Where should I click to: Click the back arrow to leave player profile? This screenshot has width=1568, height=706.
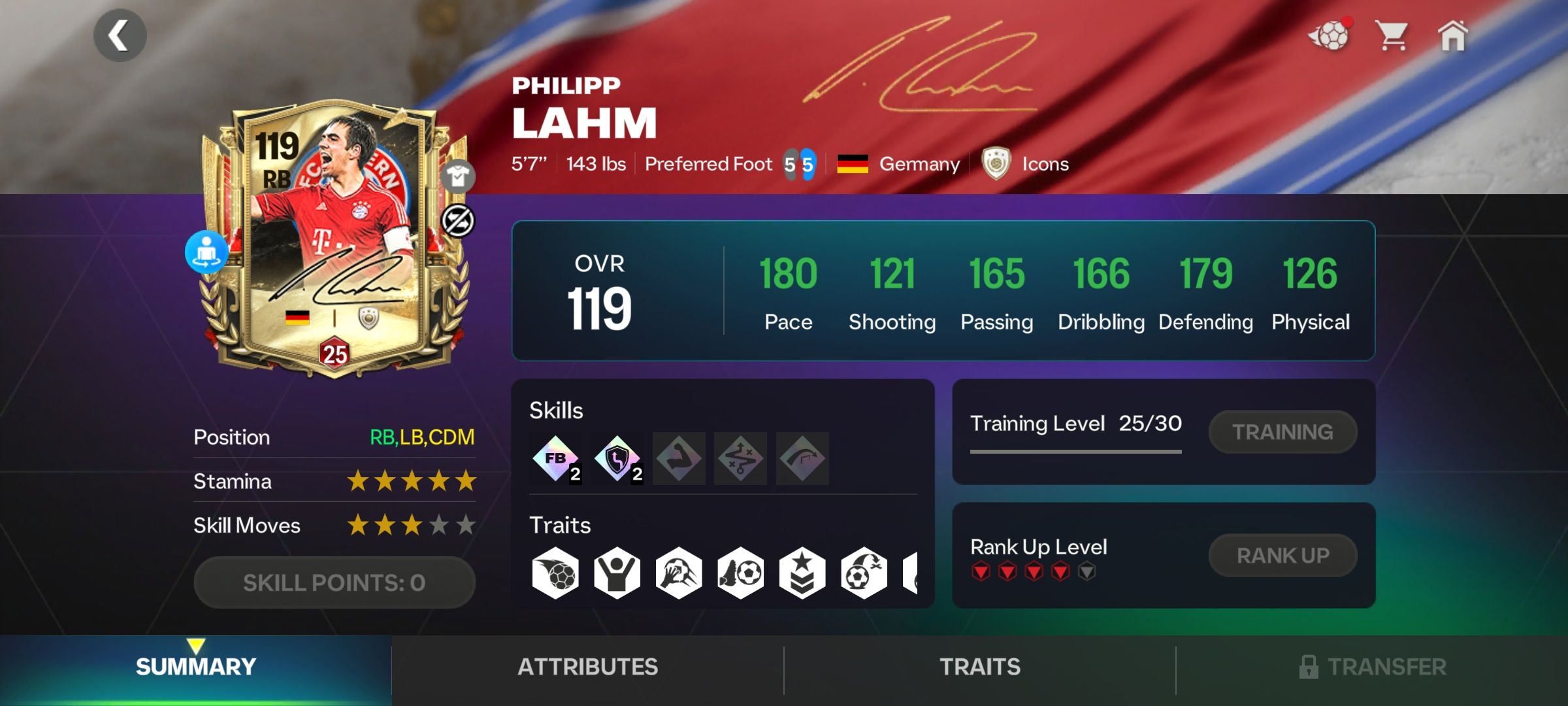120,35
